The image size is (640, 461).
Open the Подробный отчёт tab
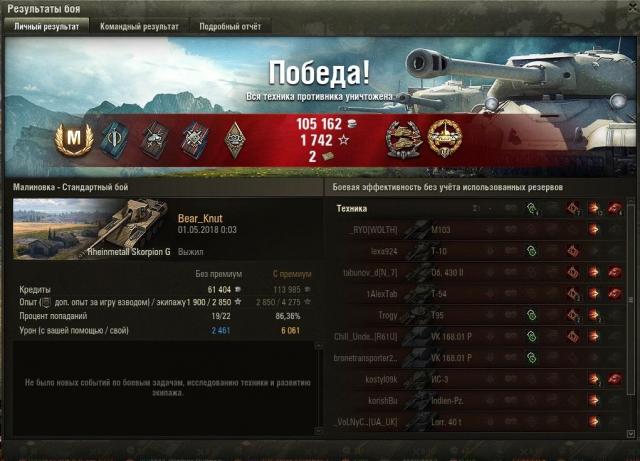coord(229,27)
